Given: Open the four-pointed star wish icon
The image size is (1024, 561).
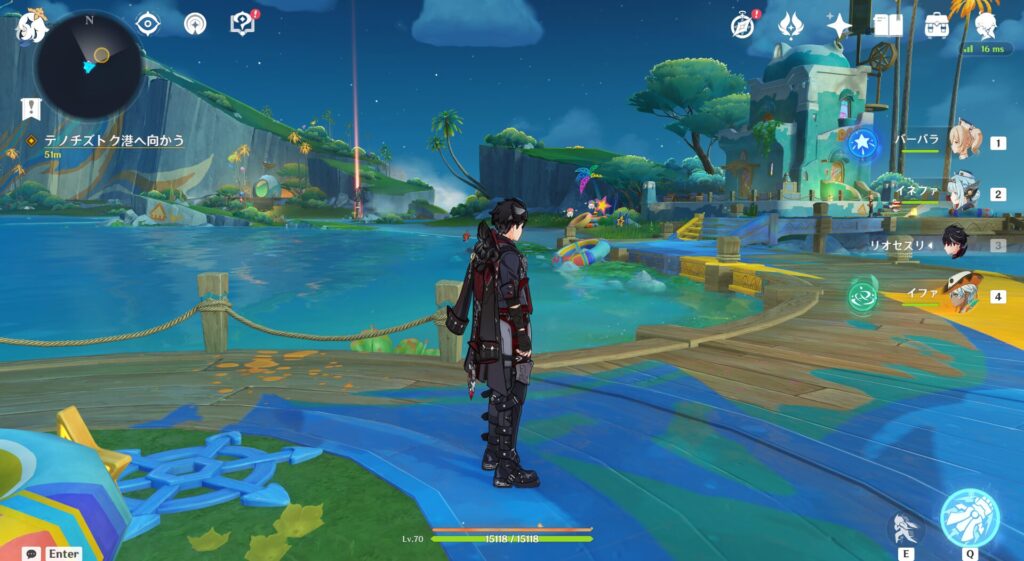Looking at the screenshot, I should click(x=838, y=25).
